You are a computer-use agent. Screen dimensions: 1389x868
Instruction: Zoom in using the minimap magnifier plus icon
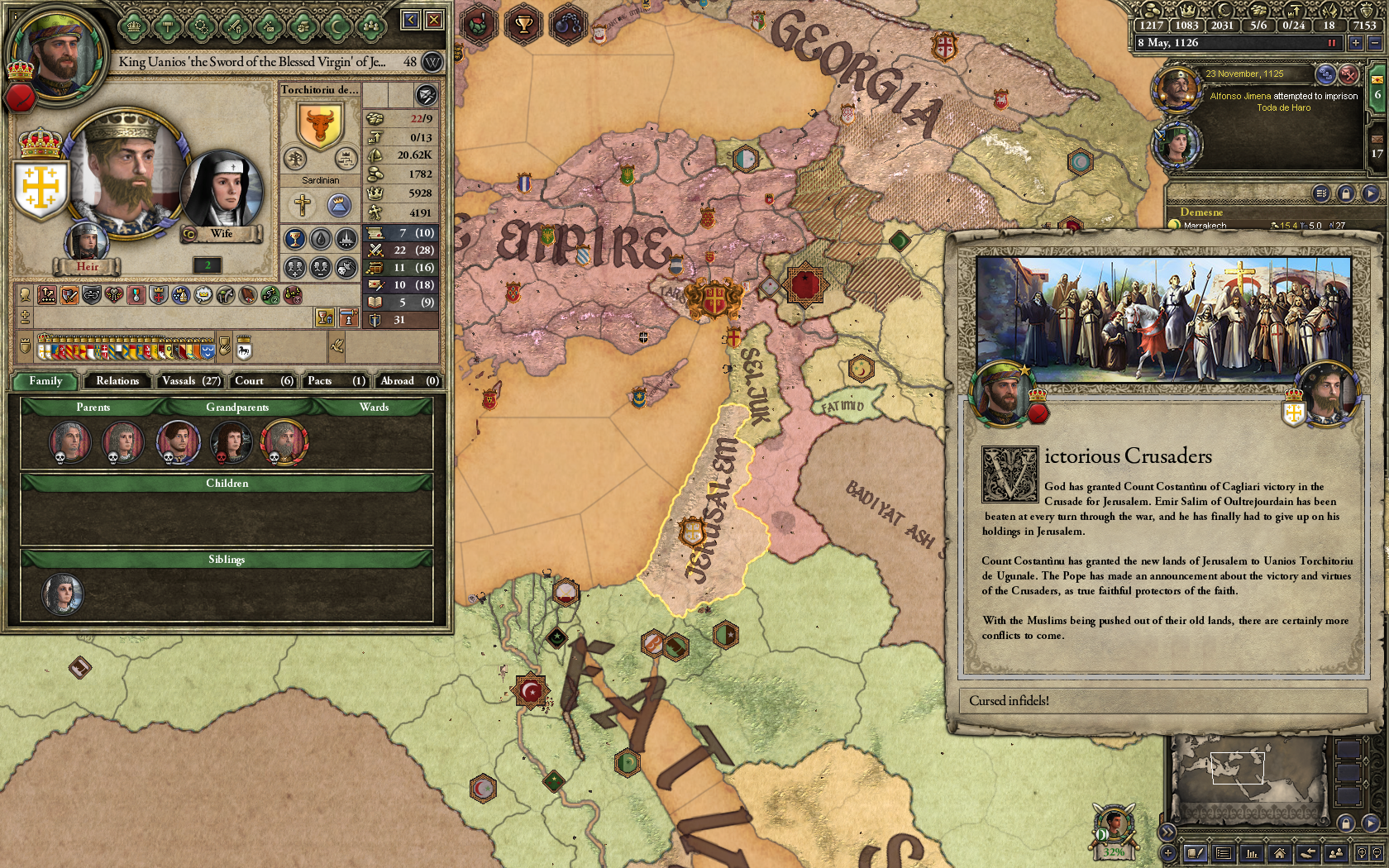[x=1363, y=852]
